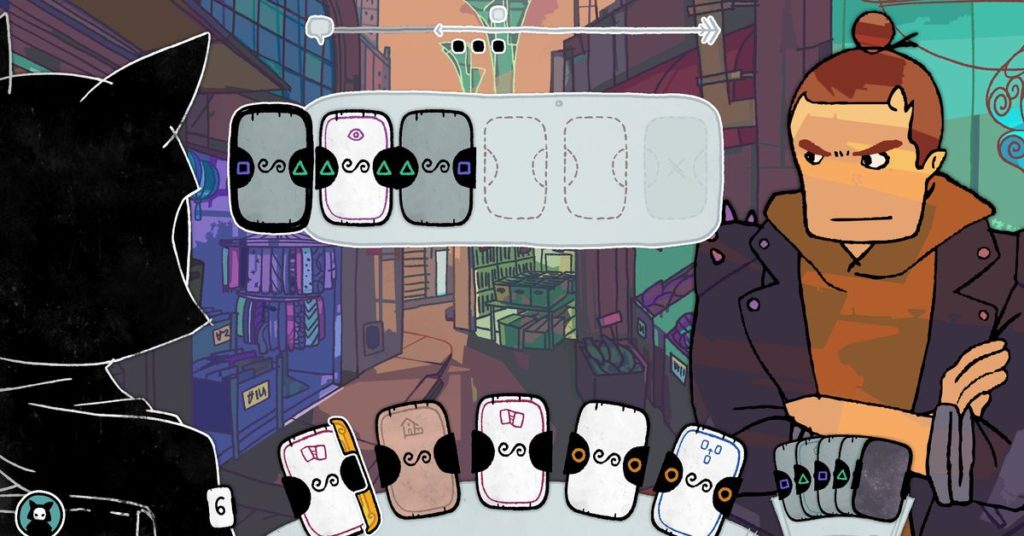Image resolution: width=1024 pixels, height=536 pixels.
Task: Inspect the played eye-symbol card on the board
Action: (x=355, y=167)
